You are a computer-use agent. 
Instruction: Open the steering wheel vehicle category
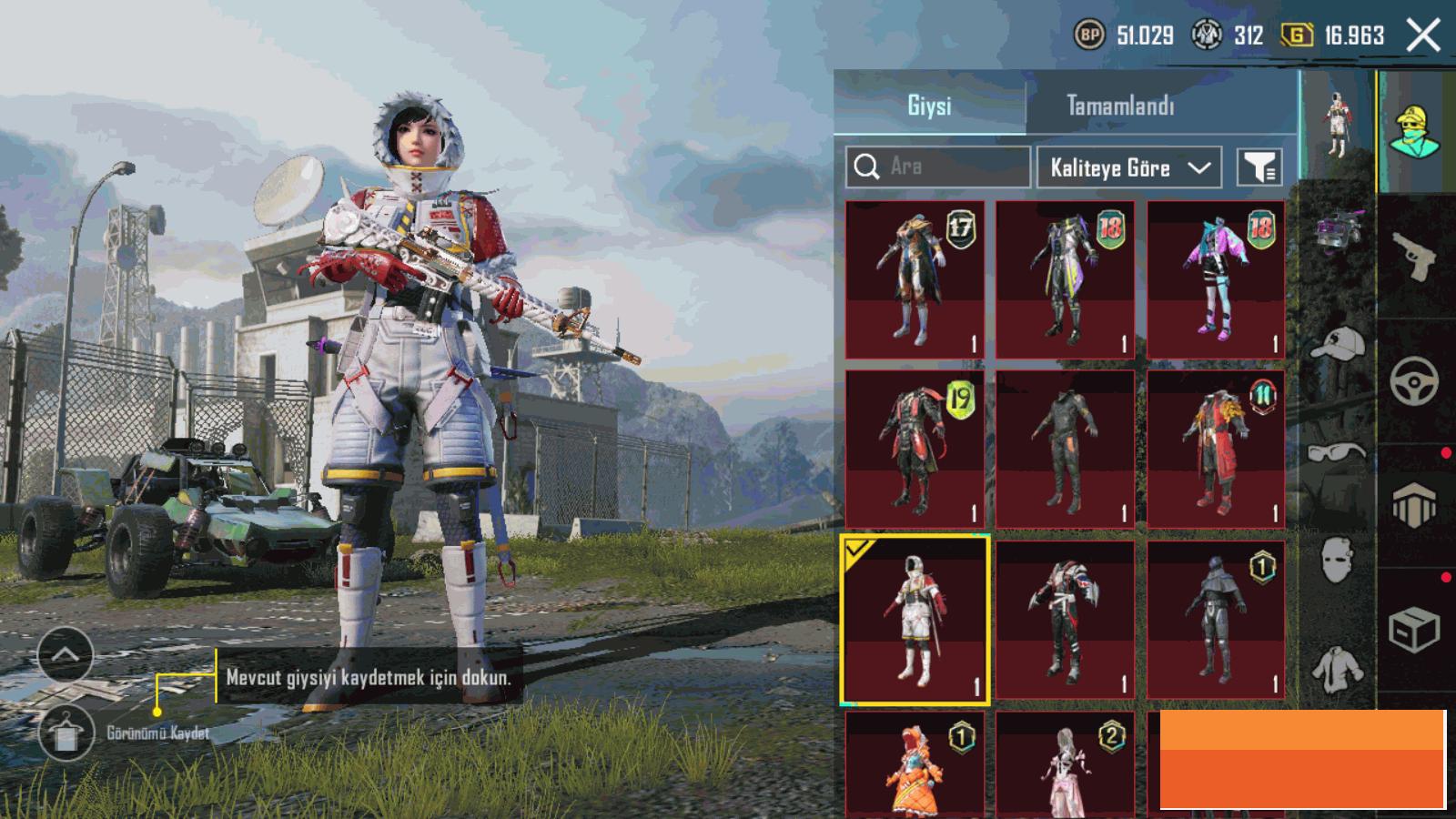click(x=1414, y=380)
